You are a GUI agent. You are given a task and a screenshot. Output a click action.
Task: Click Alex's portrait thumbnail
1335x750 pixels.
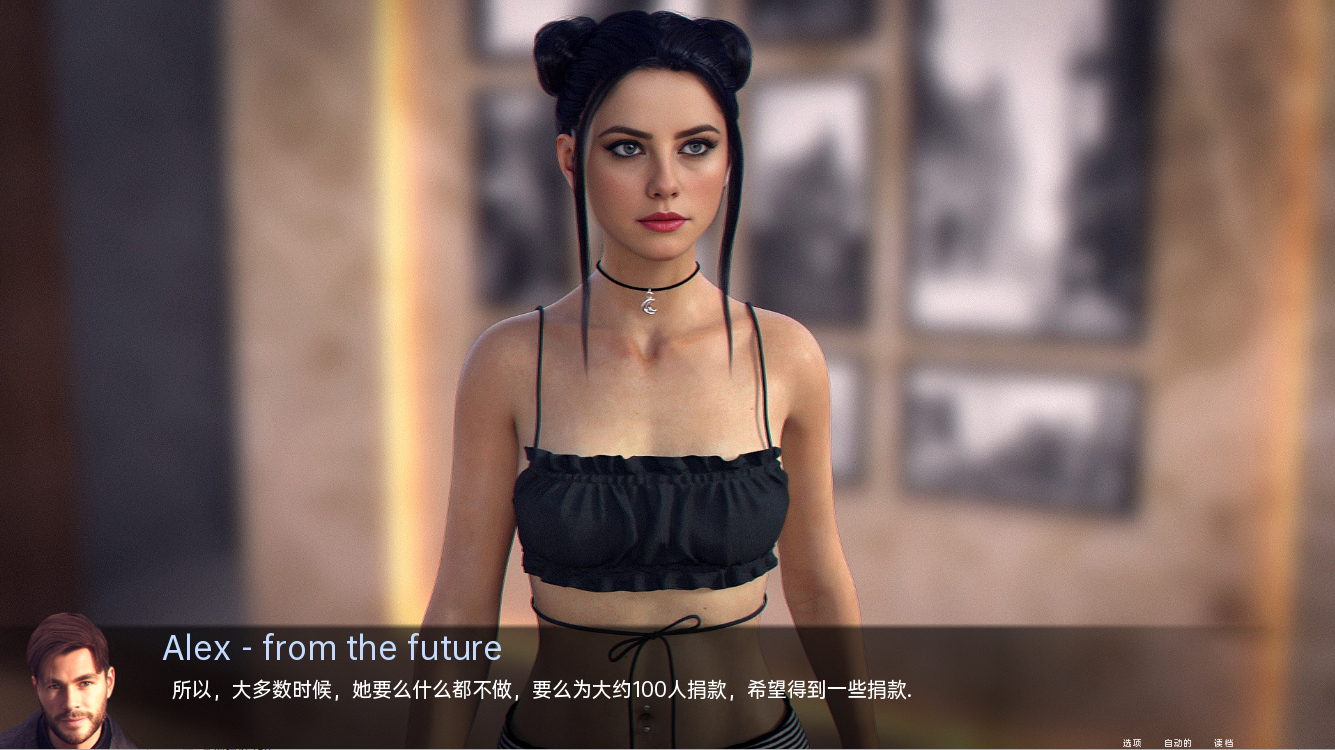[x=66, y=688]
